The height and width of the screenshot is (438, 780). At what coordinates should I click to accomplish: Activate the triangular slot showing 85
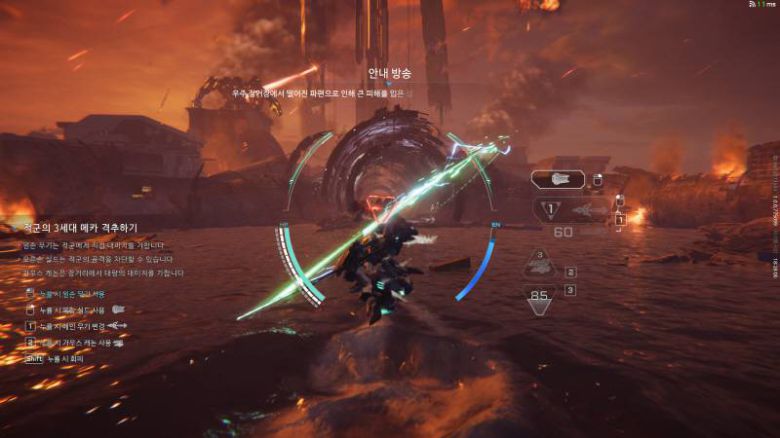coord(541,297)
